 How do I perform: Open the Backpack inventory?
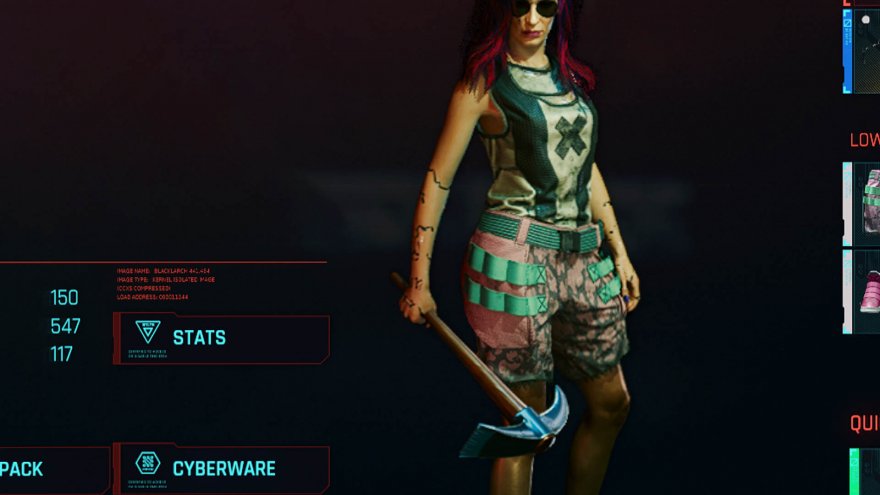click(x=50, y=469)
